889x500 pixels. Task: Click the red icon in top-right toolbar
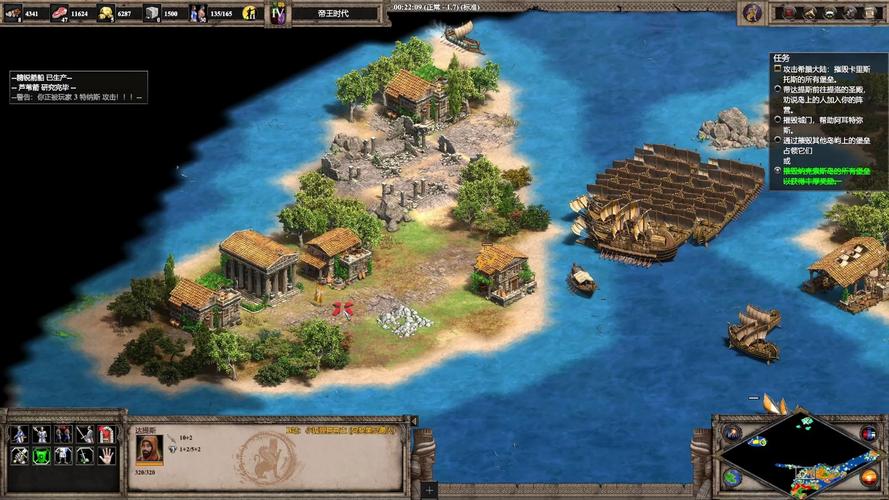click(790, 13)
